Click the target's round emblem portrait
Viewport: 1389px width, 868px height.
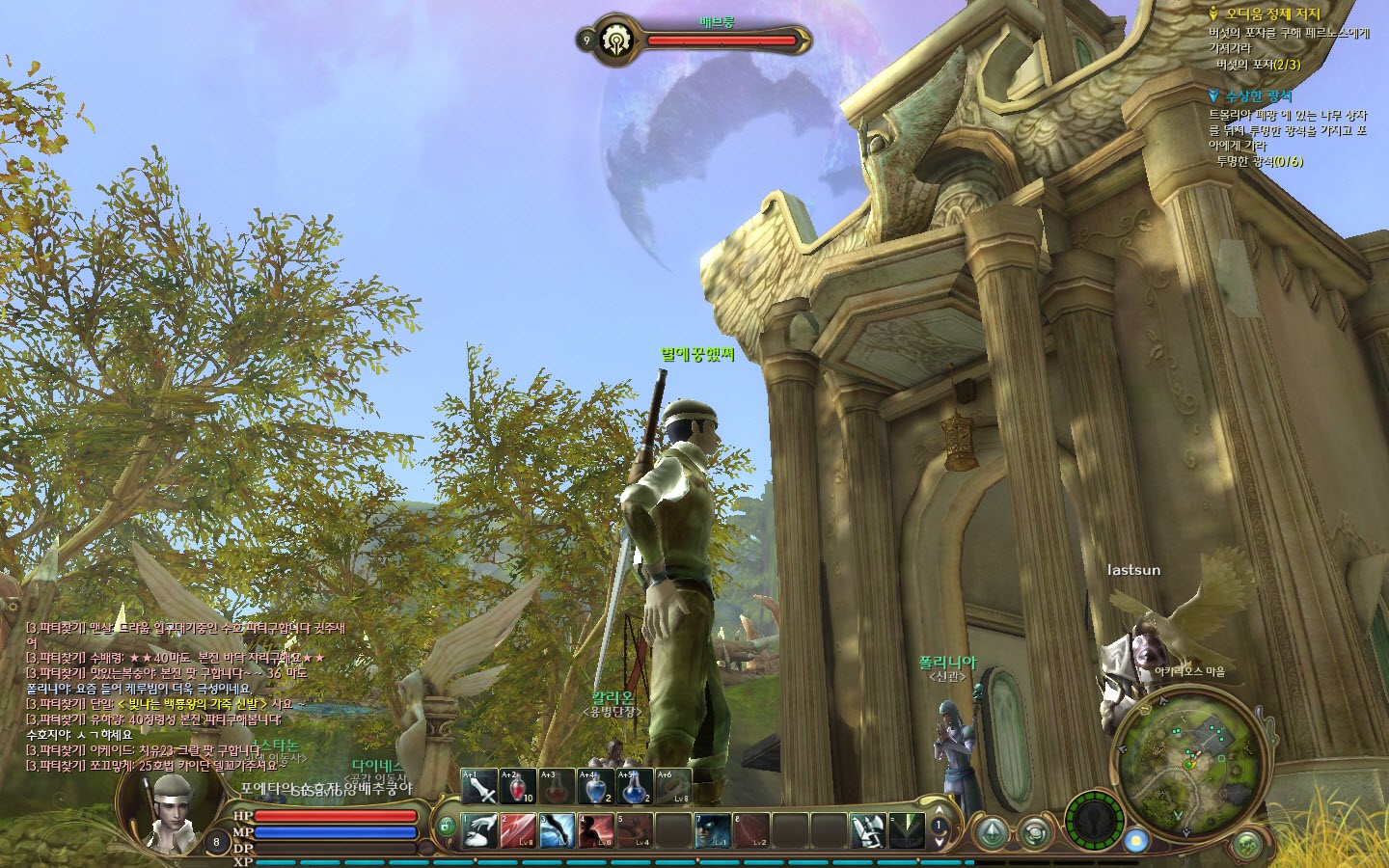click(614, 40)
